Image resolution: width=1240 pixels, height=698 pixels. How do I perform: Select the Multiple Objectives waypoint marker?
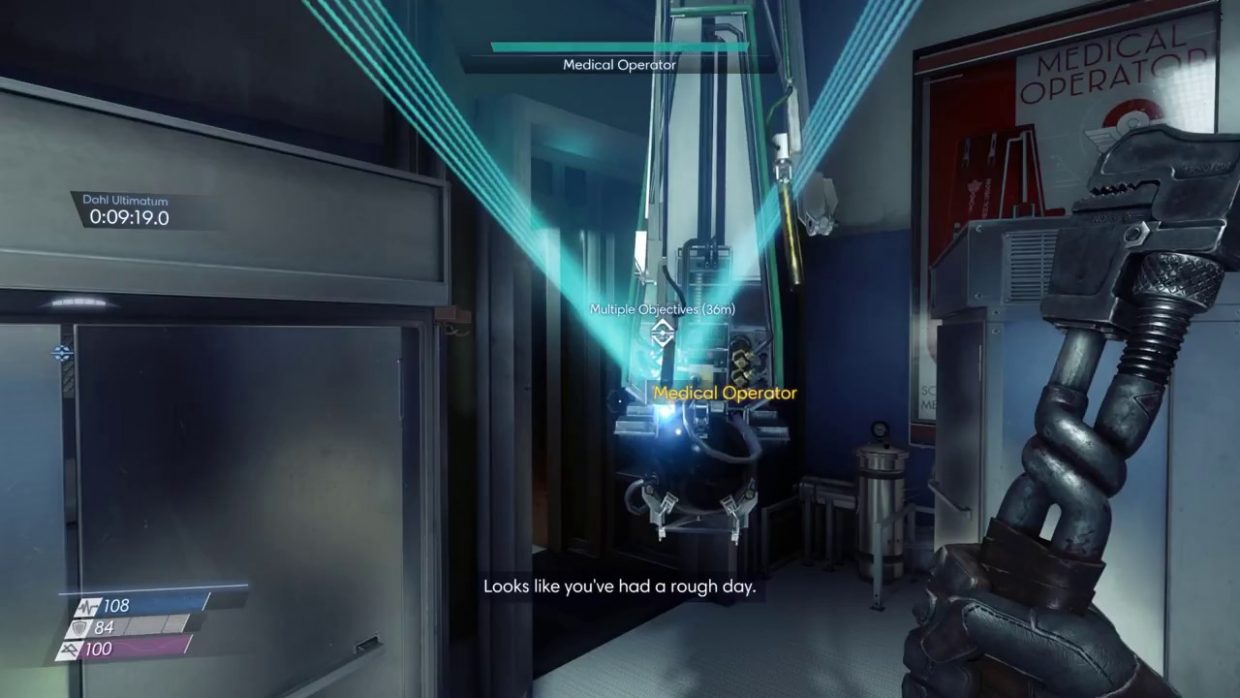click(x=660, y=333)
